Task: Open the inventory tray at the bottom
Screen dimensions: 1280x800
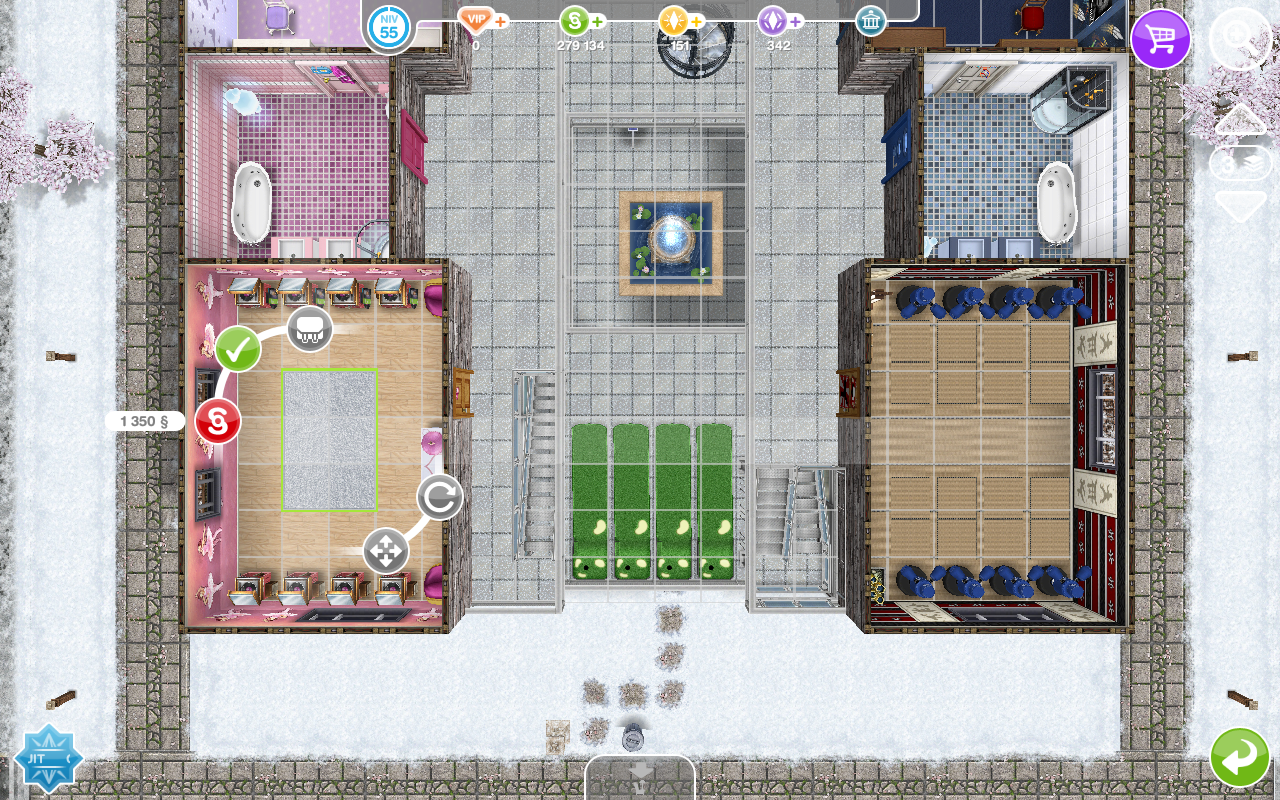Action: (640, 776)
